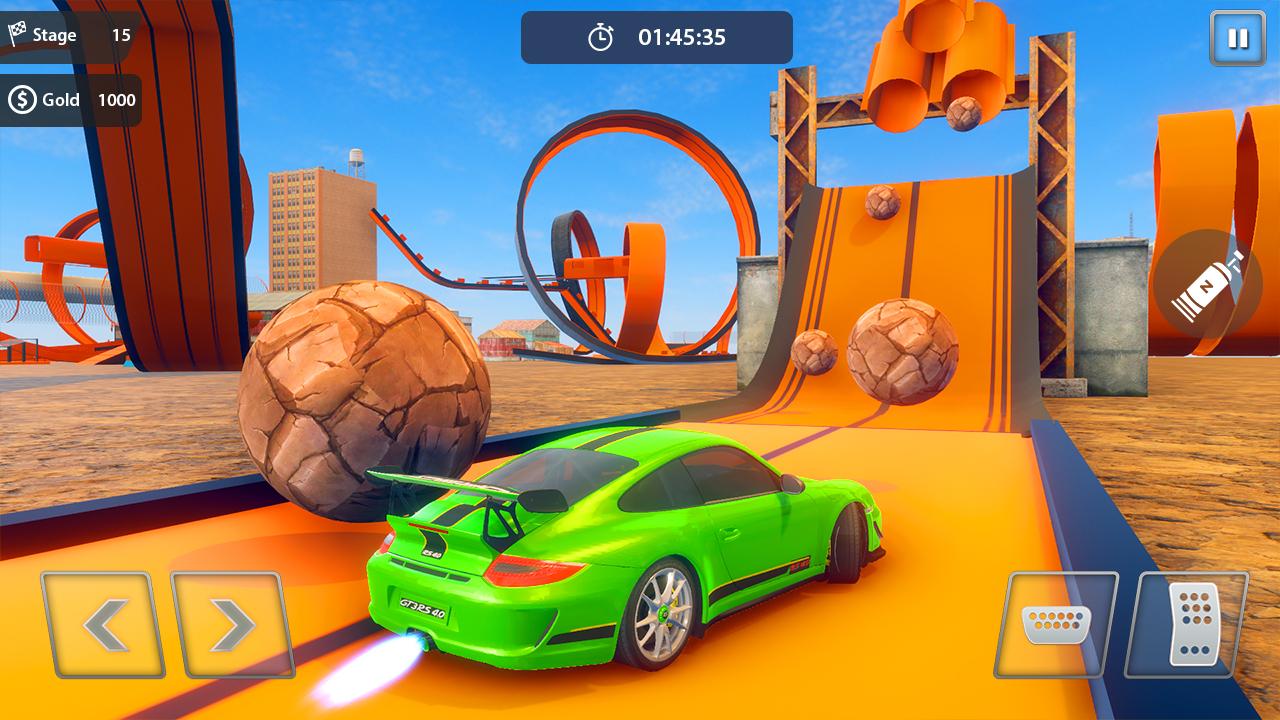Steer left with the left arrow button
This screenshot has height=720, width=1280.
click(x=103, y=625)
